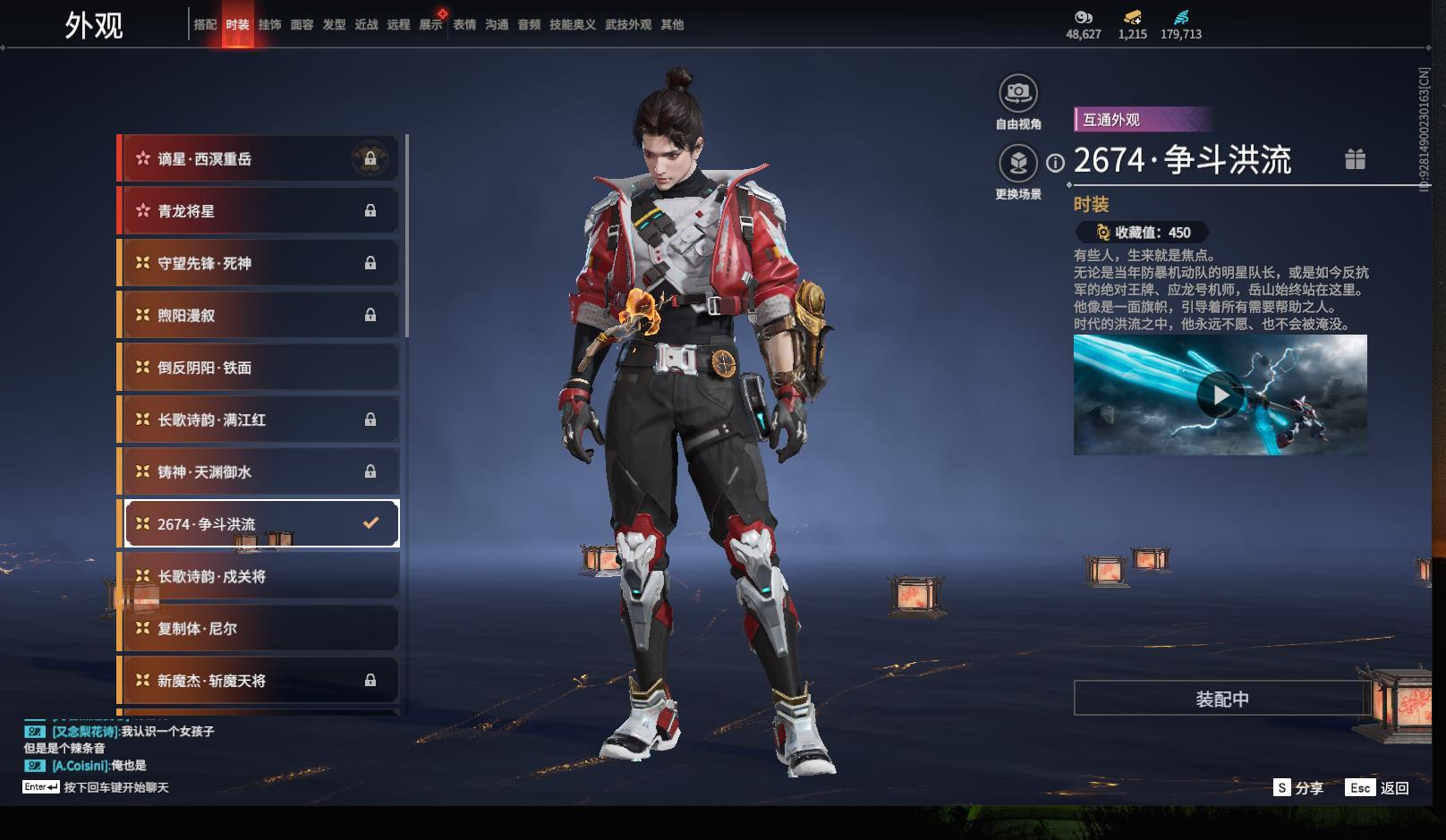Screen dimensions: 1446x840
Task: Click the 装配中 button
Action: (x=1221, y=699)
